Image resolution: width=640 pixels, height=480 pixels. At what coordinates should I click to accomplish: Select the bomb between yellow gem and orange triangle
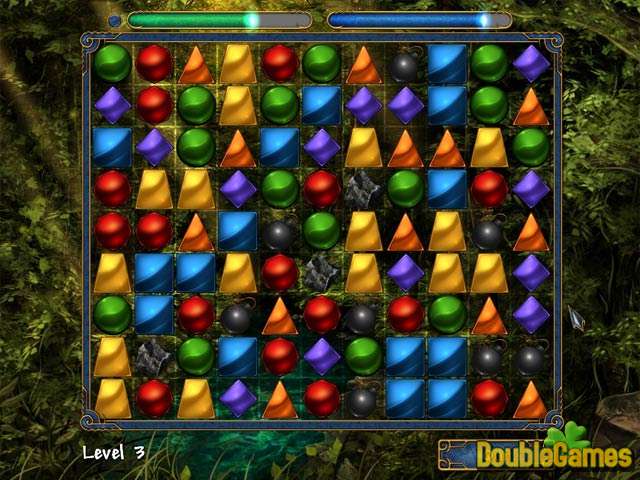[x=489, y=230]
